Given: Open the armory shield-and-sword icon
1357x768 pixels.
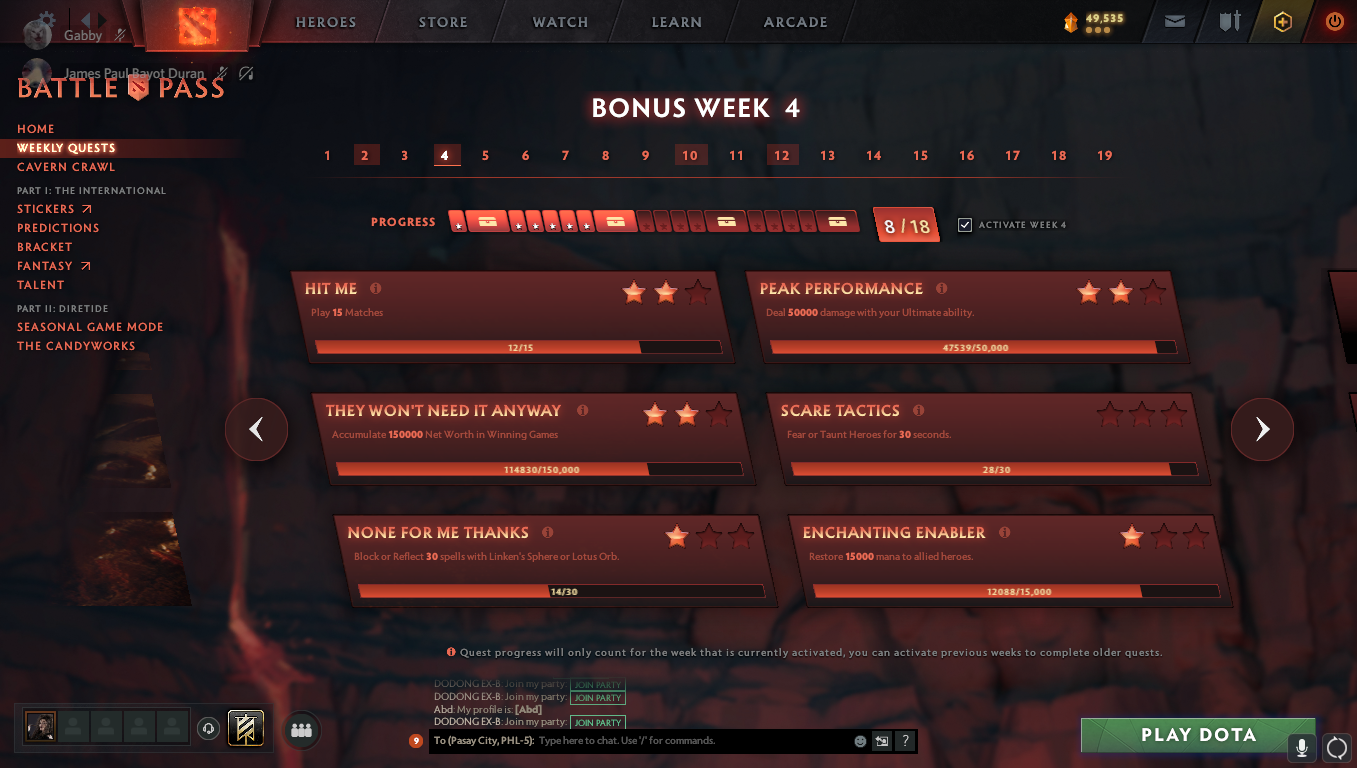Looking at the screenshot, I should coord(1229,21).
